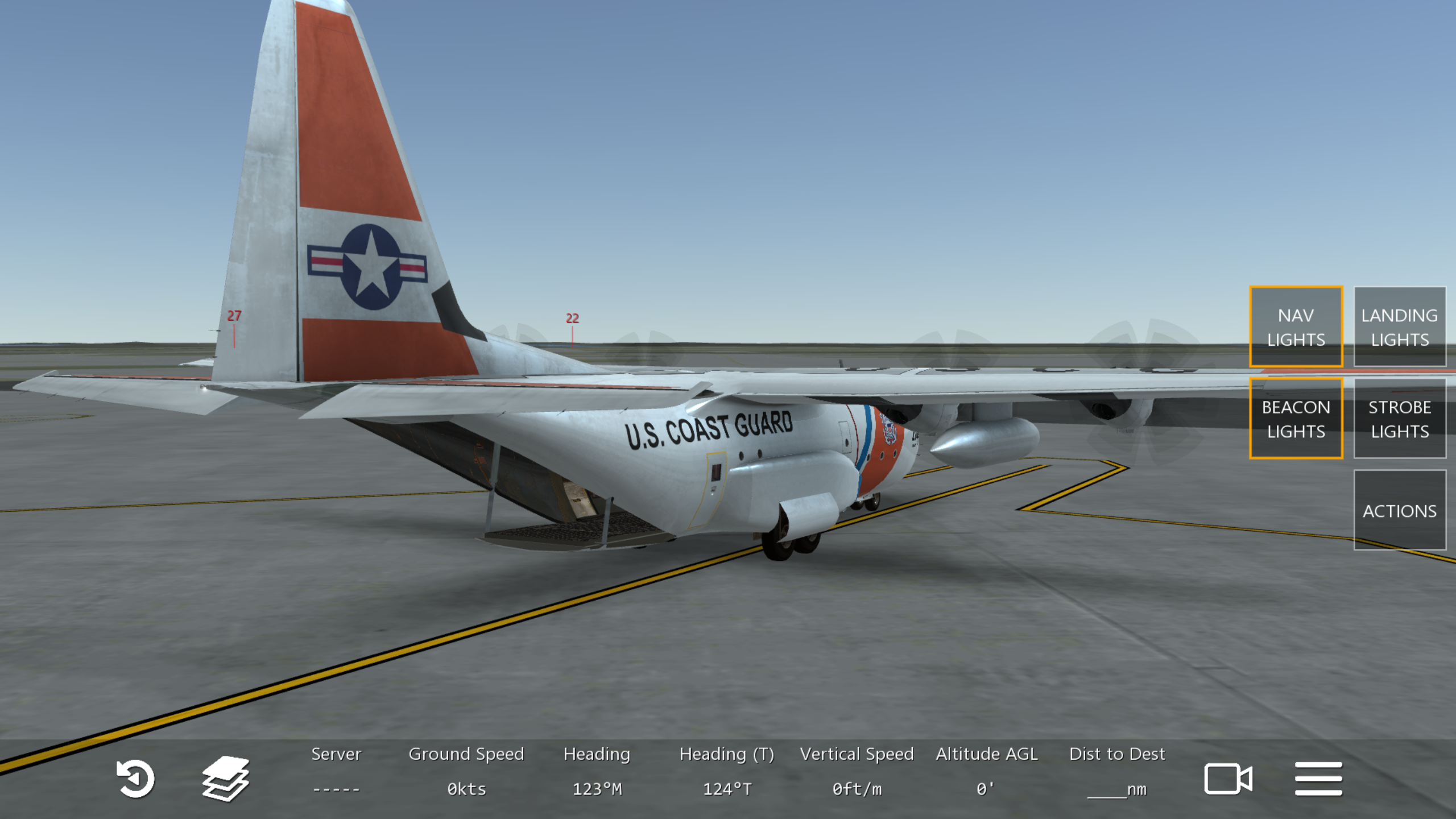Screen dimensions: 1456x819
Task: Tap the Vertical Speed status field
Action: [x=857, y=771]
